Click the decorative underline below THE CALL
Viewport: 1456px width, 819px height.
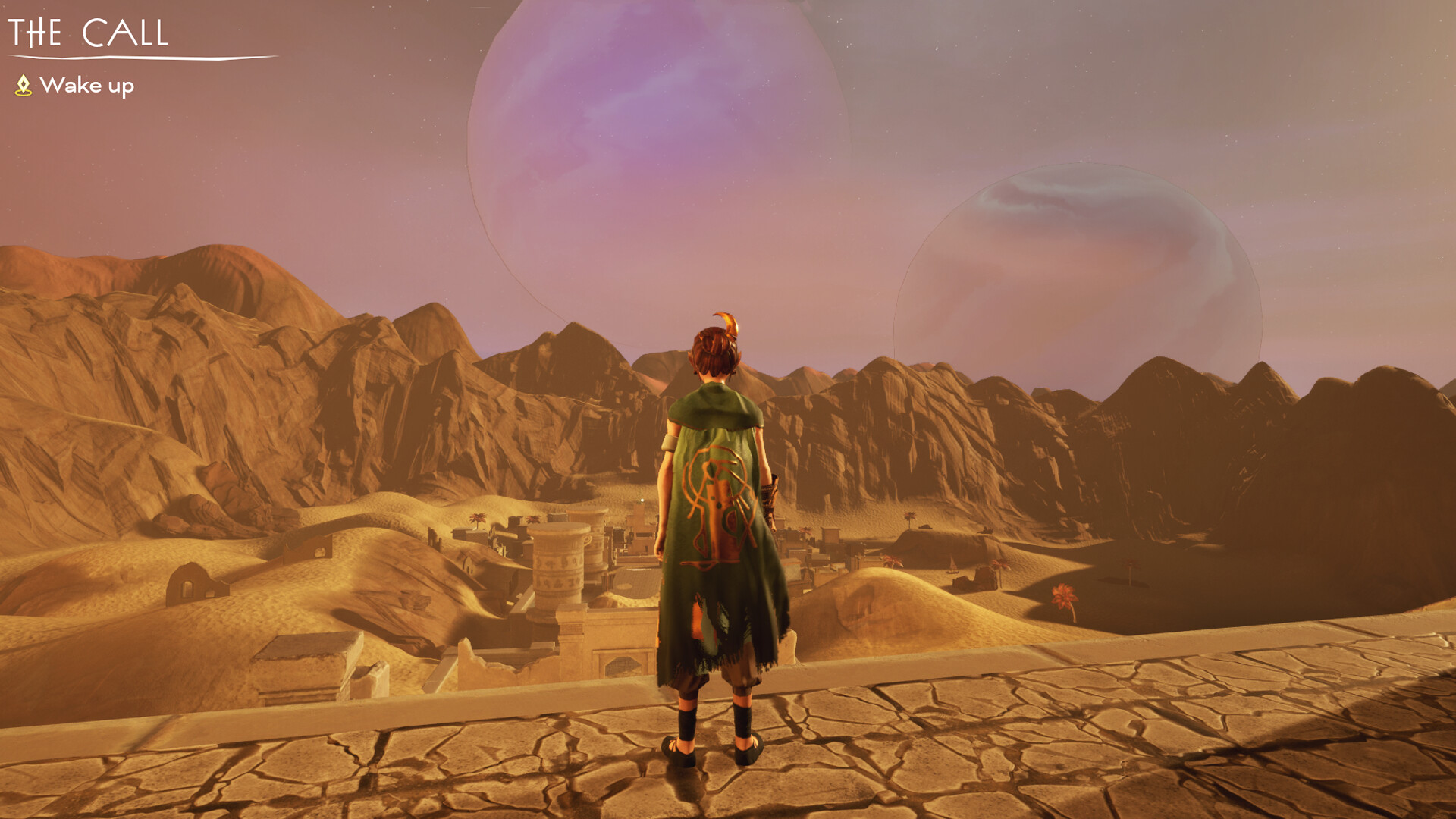pyautogui.click(x=144, y=57)
